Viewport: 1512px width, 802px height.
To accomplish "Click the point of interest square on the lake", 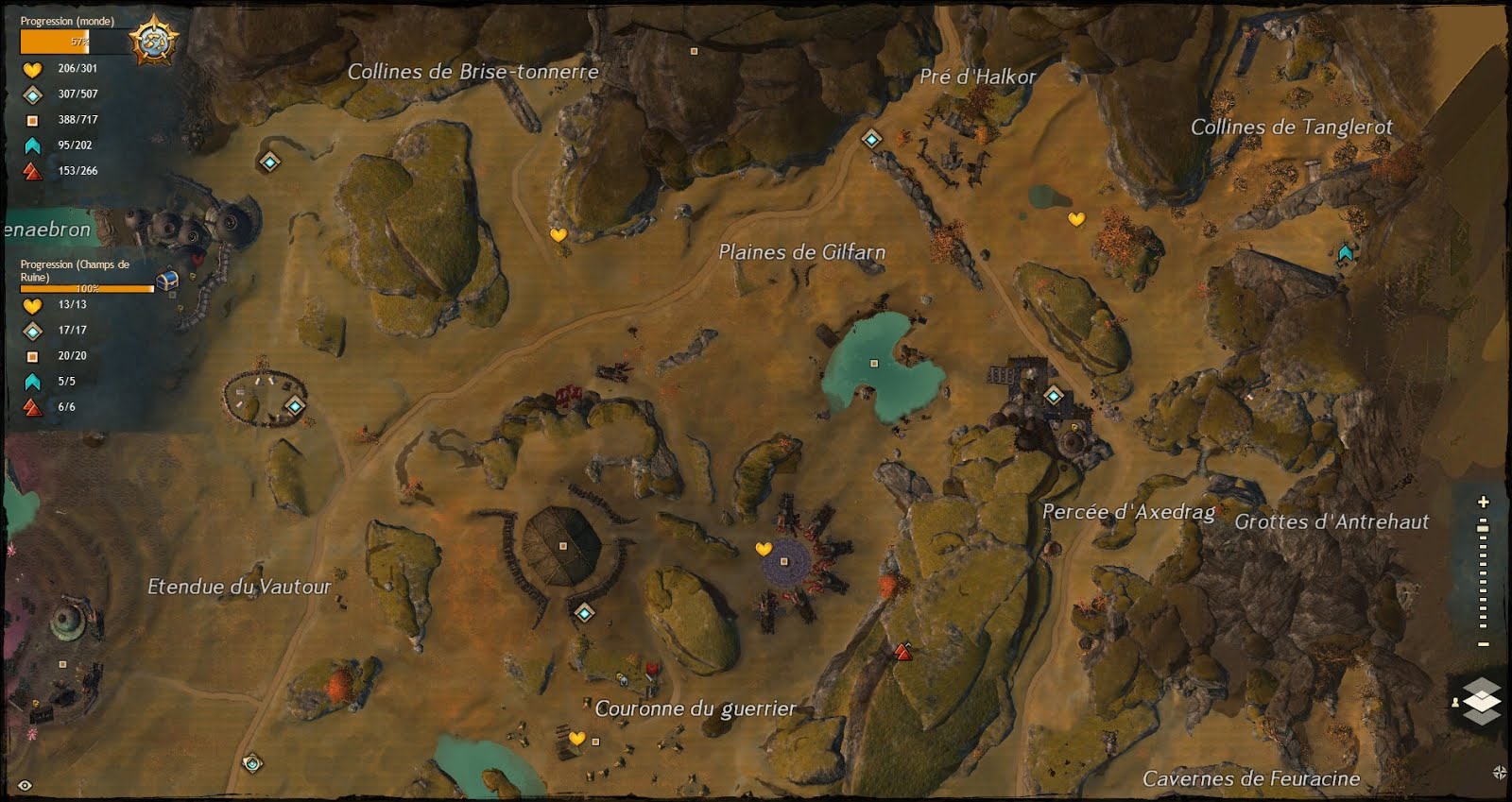I will (873, 362).
